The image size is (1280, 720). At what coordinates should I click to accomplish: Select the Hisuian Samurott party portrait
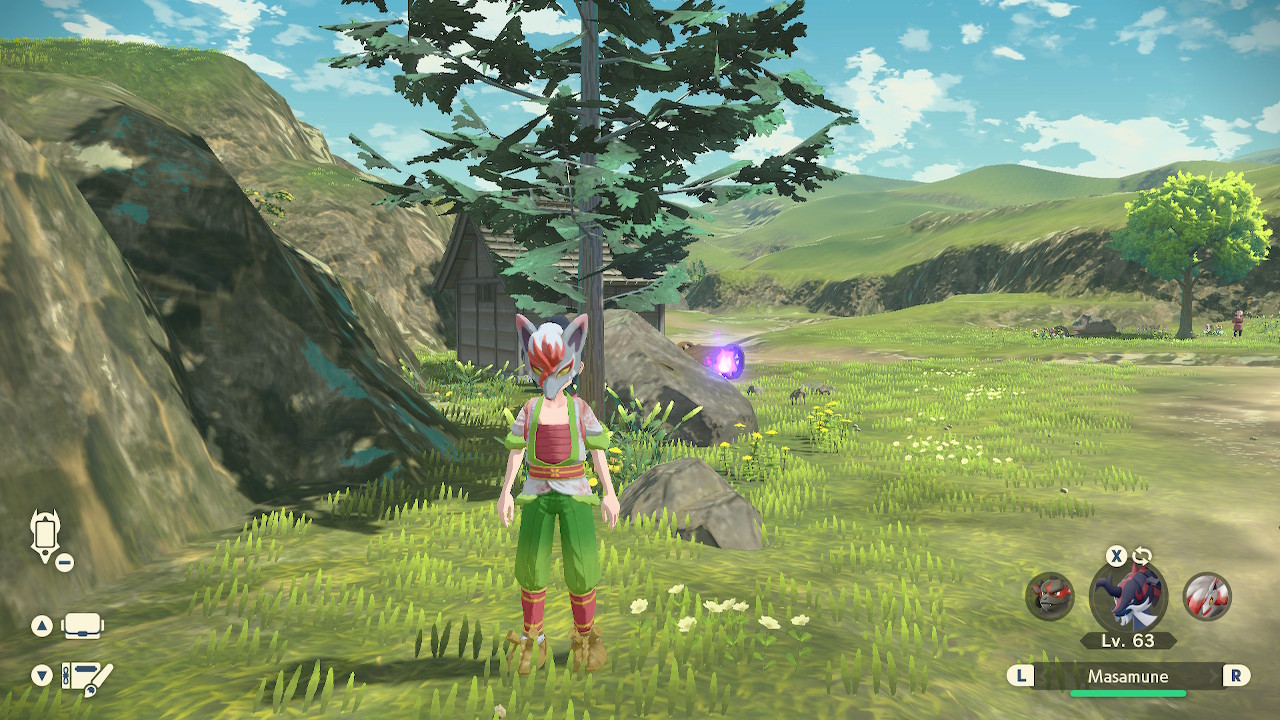(x=1128, y=597)
